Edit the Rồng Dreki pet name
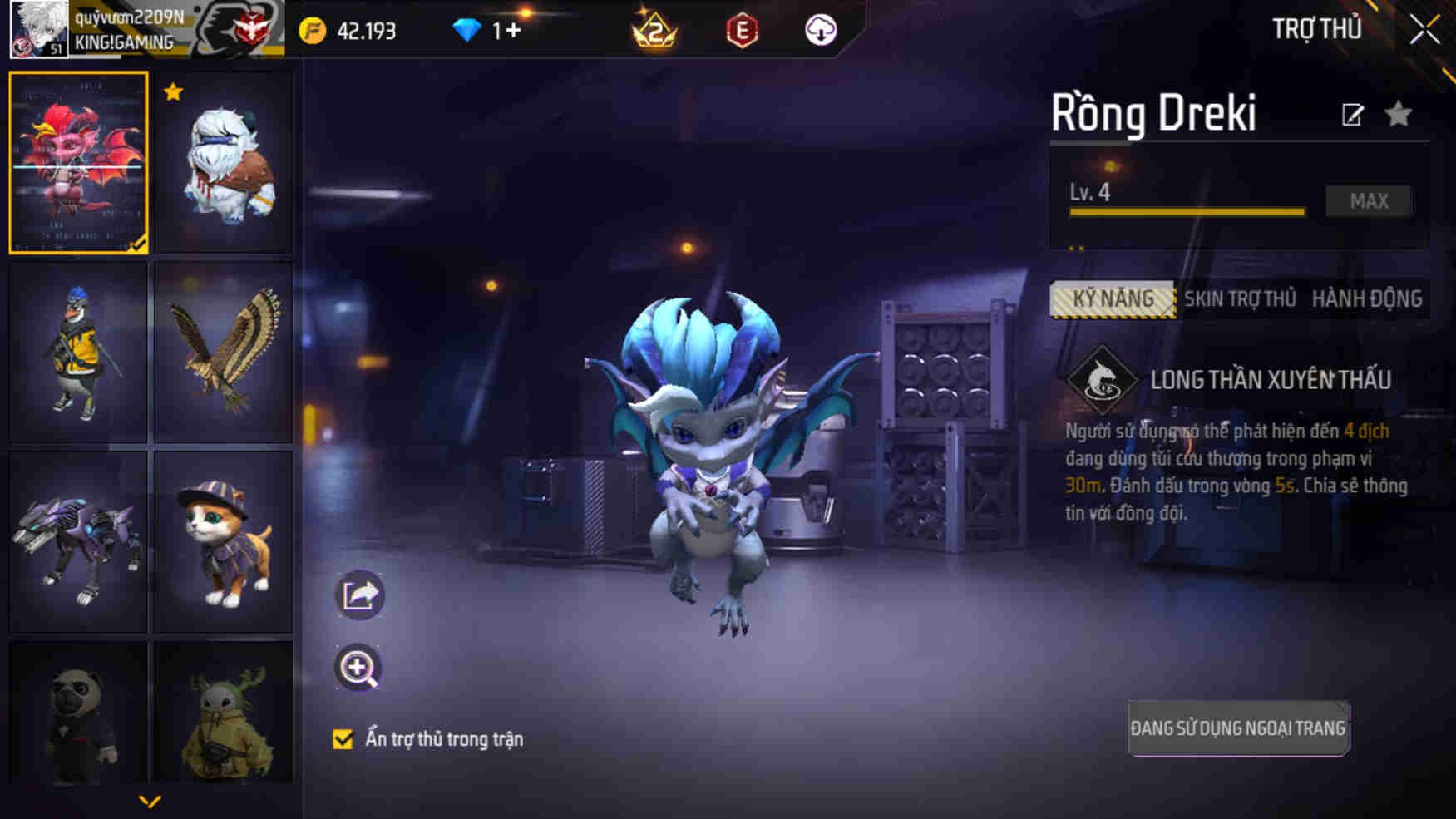Viewport: 1456px width, 819px height. (x=1352, y=115)
